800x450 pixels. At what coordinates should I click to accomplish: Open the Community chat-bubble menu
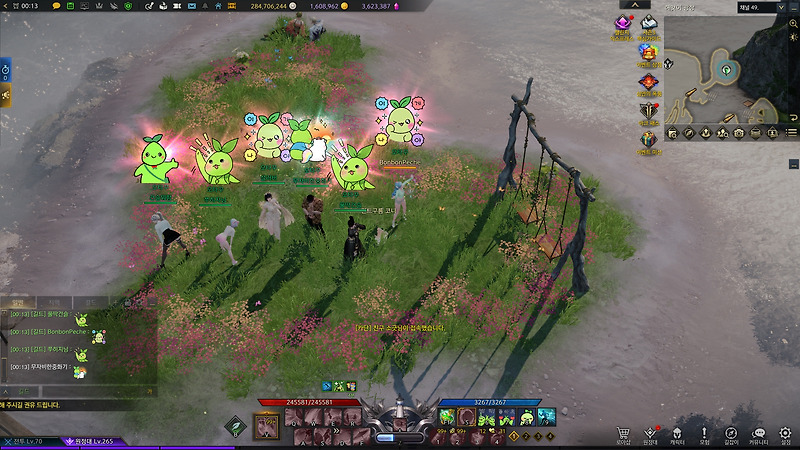(758, 434)
